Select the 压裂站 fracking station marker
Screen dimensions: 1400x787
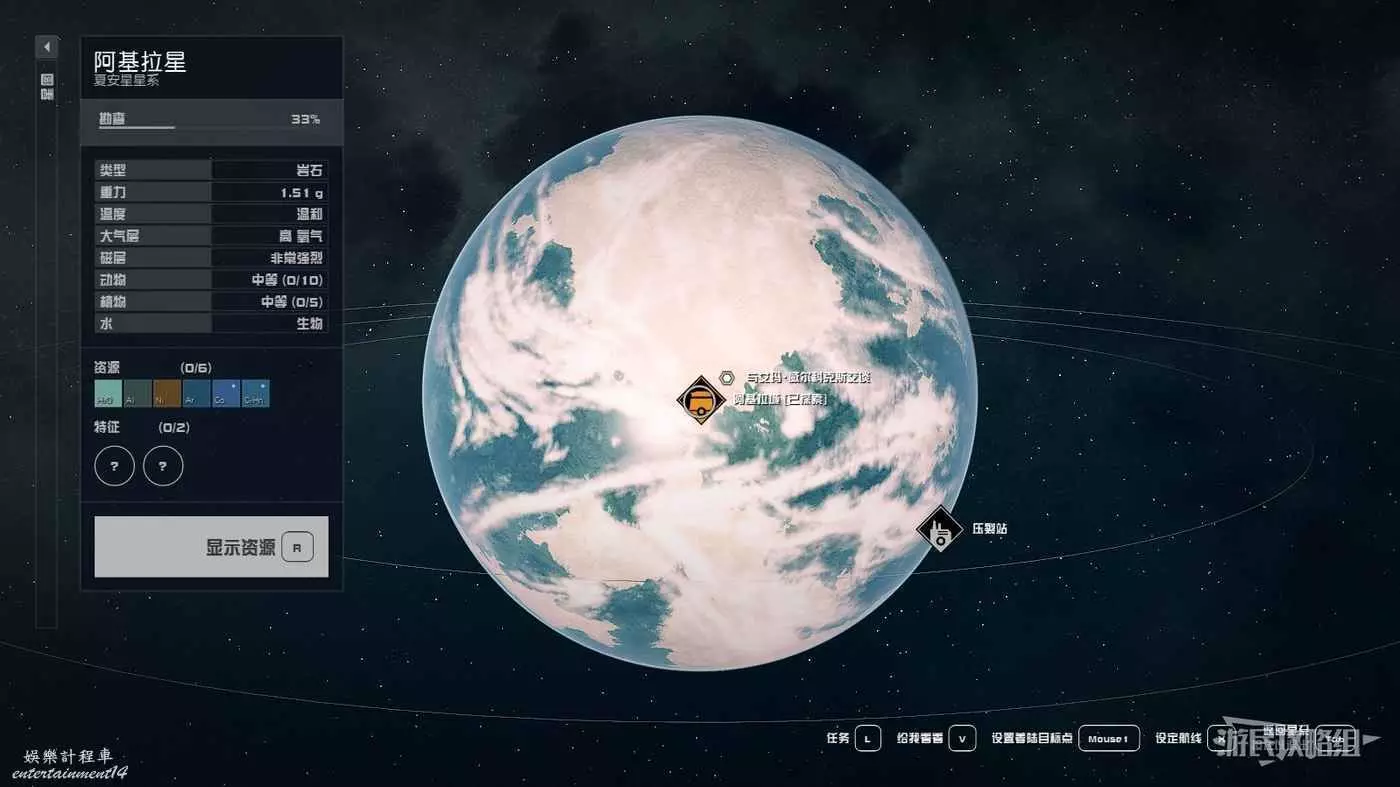coord(939,528)
